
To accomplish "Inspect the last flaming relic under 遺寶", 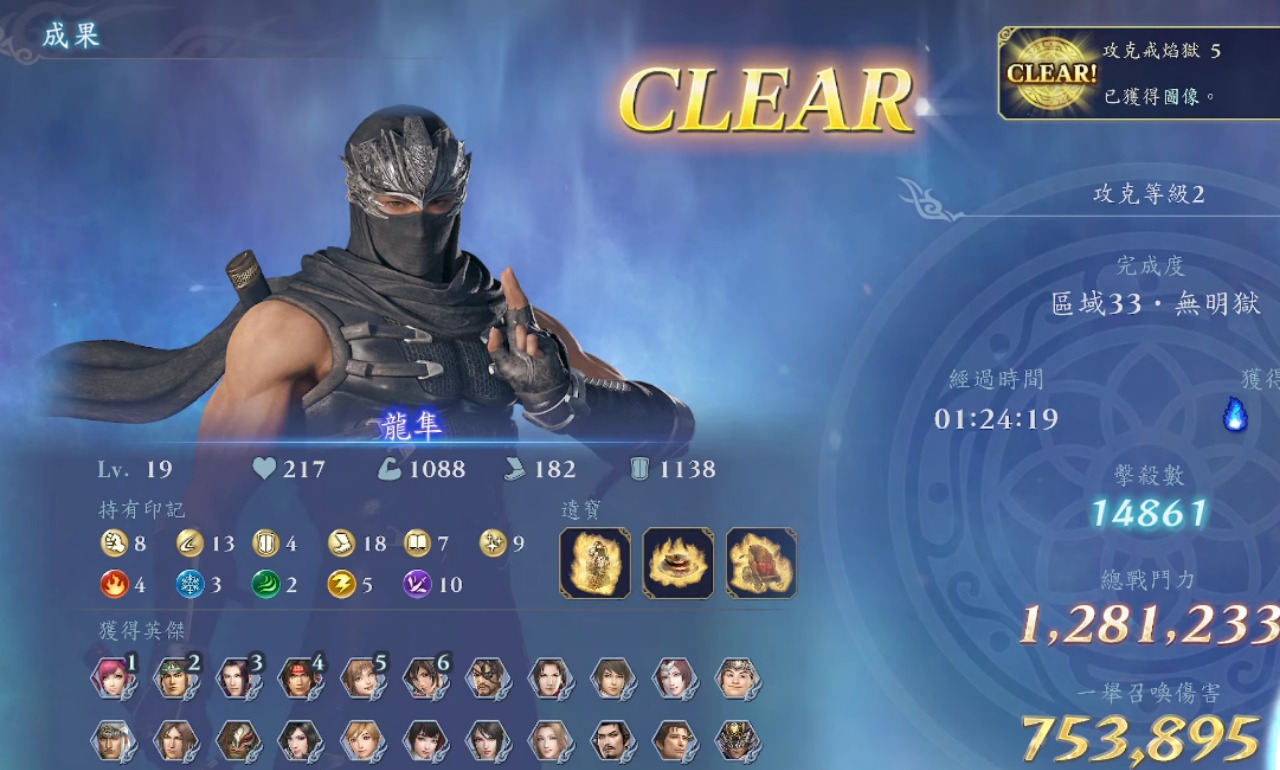I will (x=761, y=563).
